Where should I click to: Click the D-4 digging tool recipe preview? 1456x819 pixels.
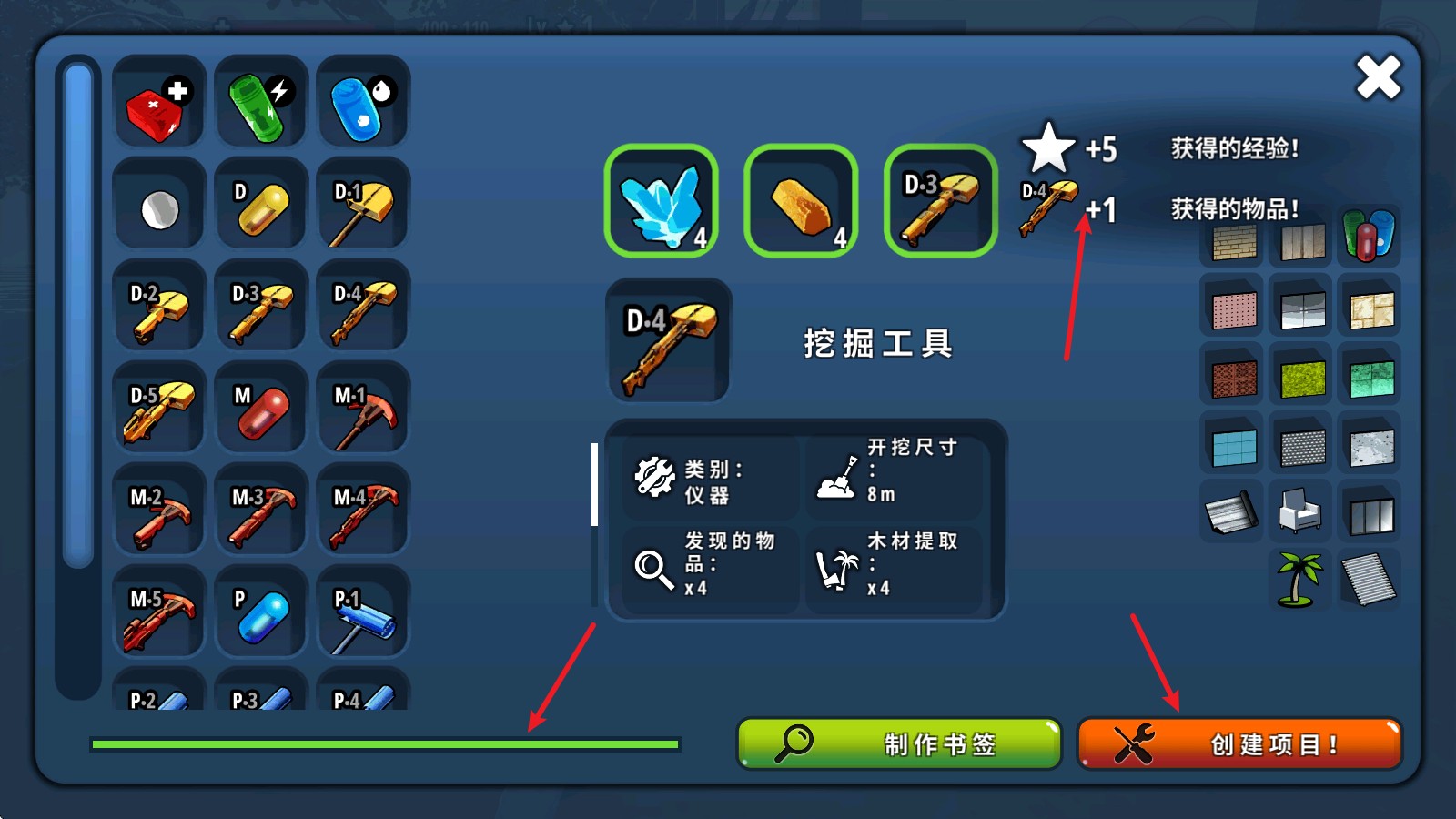click(669, 342)
